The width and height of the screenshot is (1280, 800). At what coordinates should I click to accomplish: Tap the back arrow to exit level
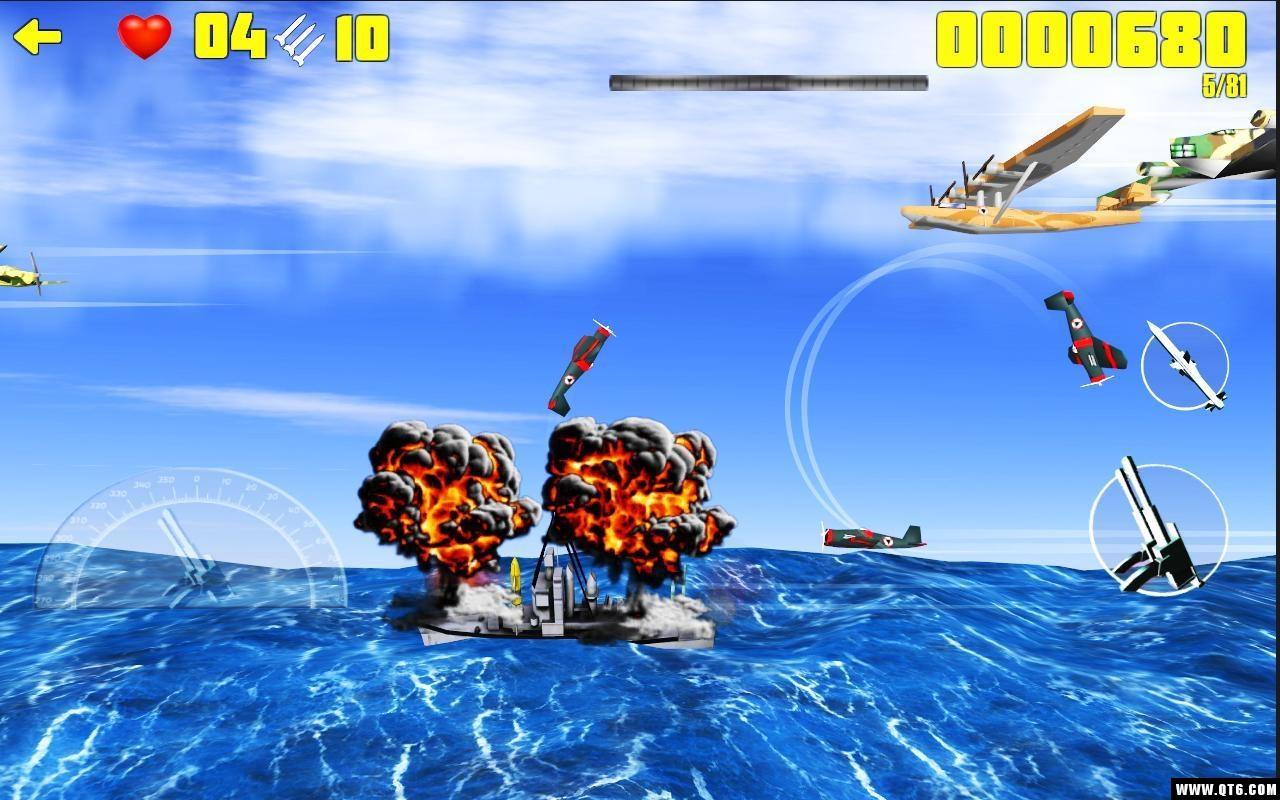pyautogui.click(x=38, y=37)
